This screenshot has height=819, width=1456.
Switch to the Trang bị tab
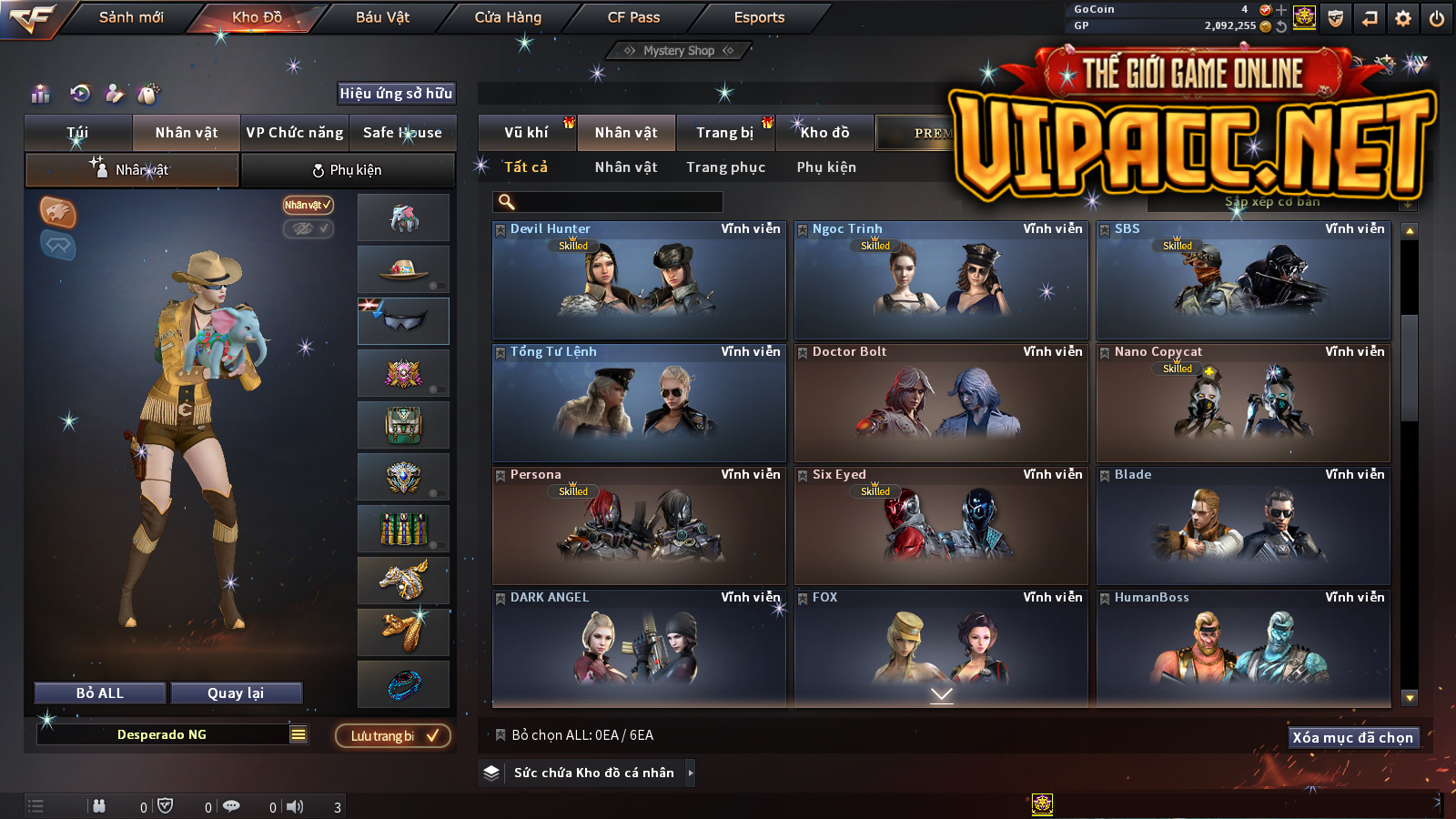click(x=724, y=133)
